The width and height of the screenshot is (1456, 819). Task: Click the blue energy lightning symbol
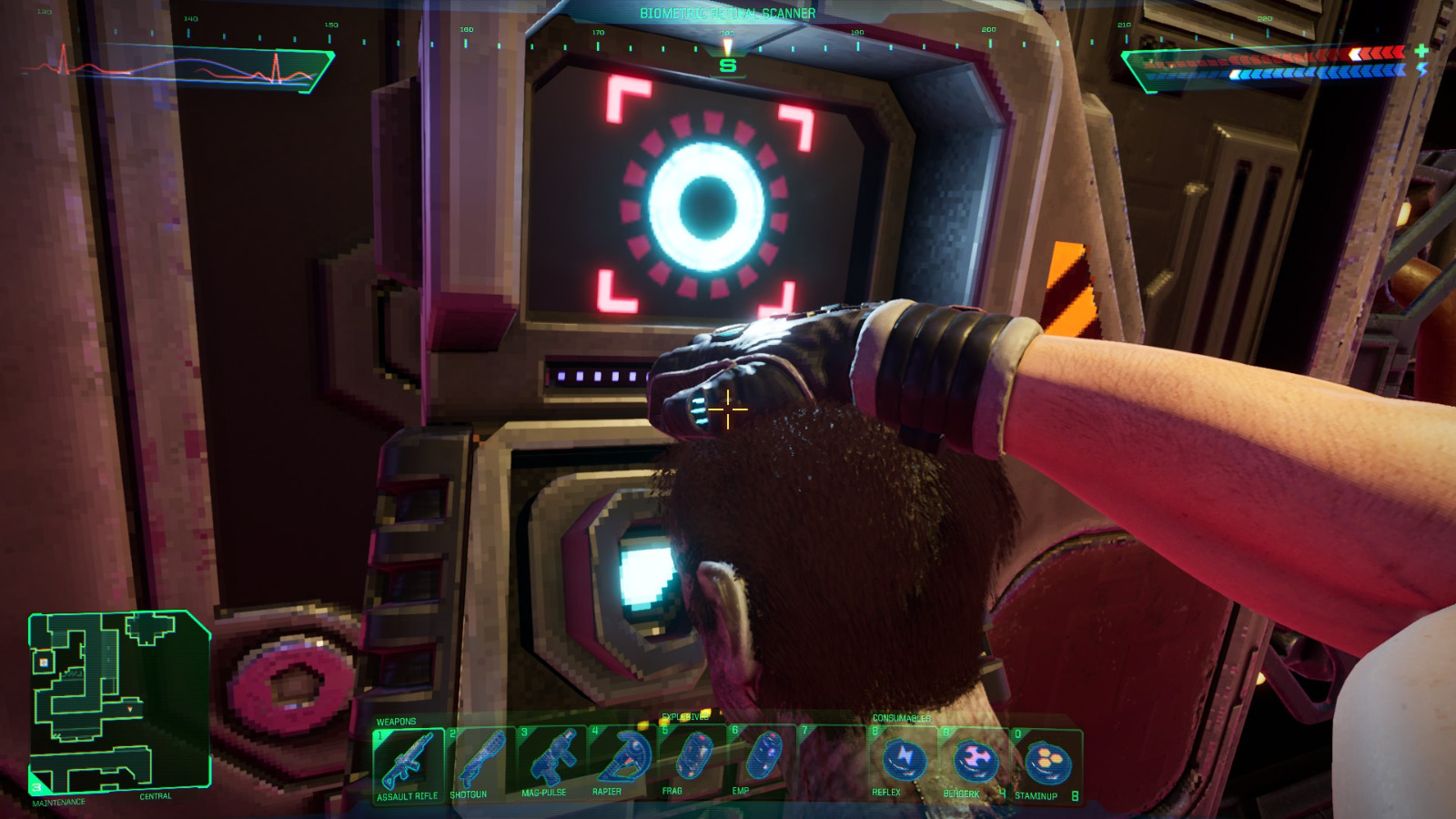click(x=1421, y=70)
